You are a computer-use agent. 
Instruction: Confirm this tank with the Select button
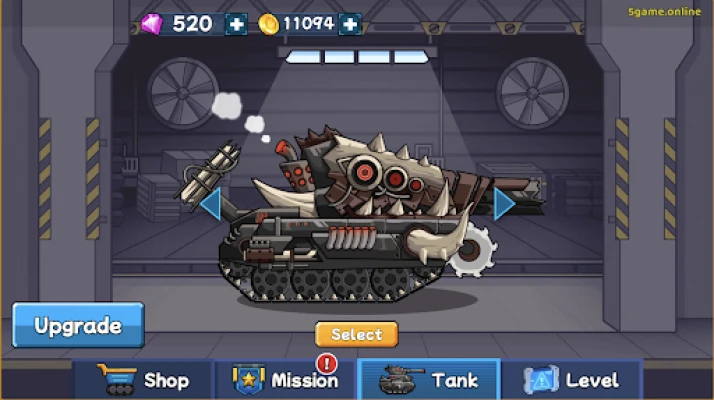pyautogui.click(x=356, y=334)
